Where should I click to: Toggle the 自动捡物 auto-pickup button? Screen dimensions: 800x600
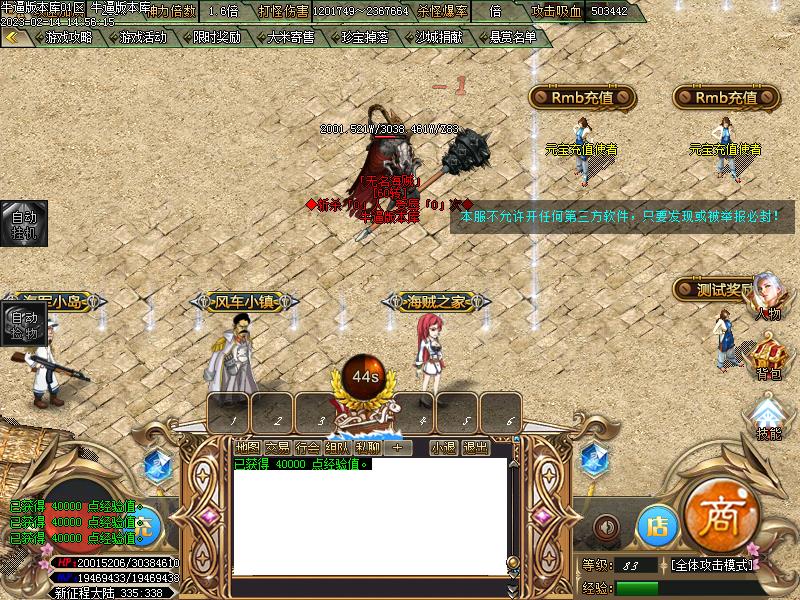tap(23, 326)
